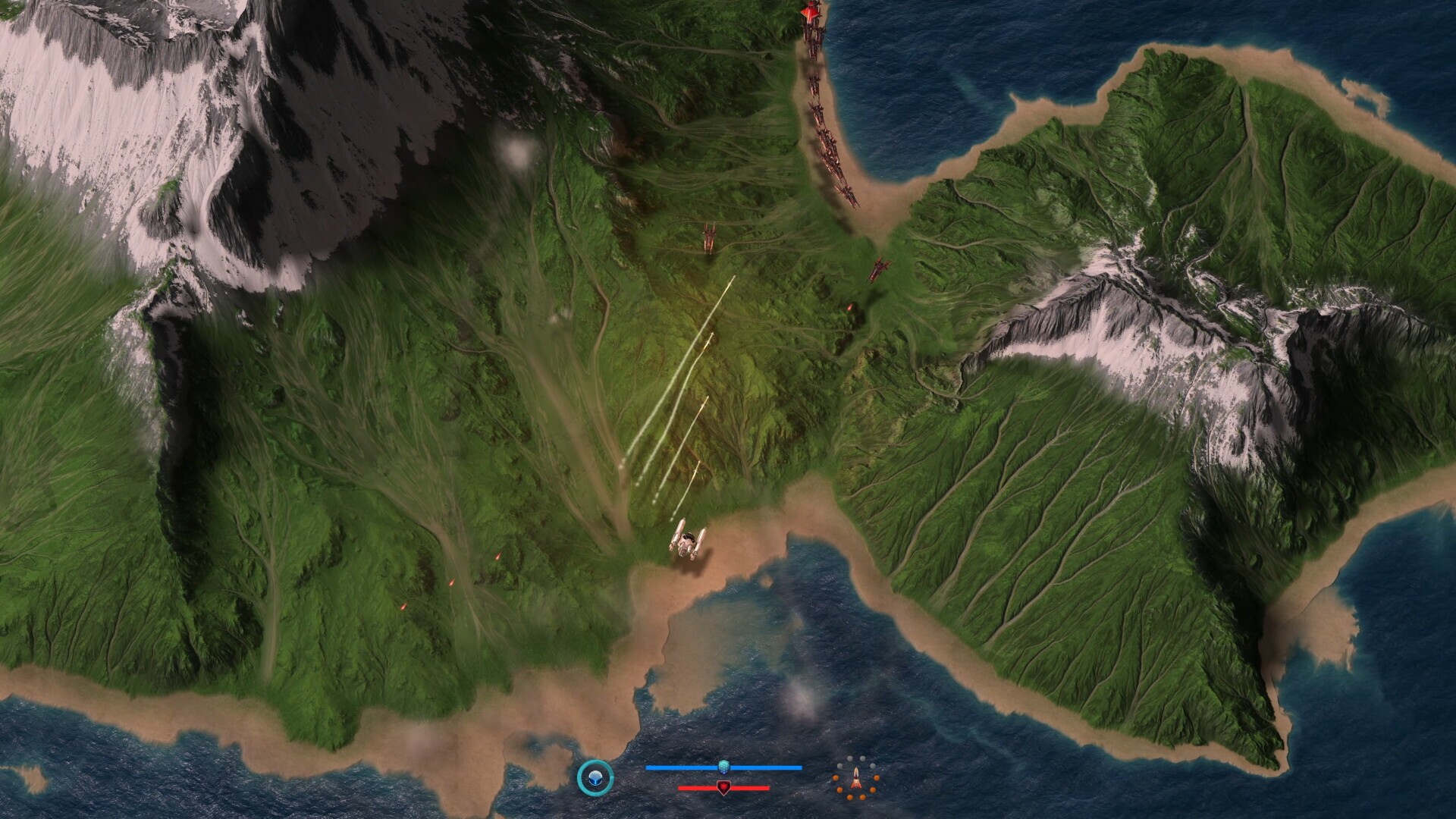Click the enemy convoy along the top shoreline
The width and height of the screenshot is (1456, 819).
pos(827,121)
